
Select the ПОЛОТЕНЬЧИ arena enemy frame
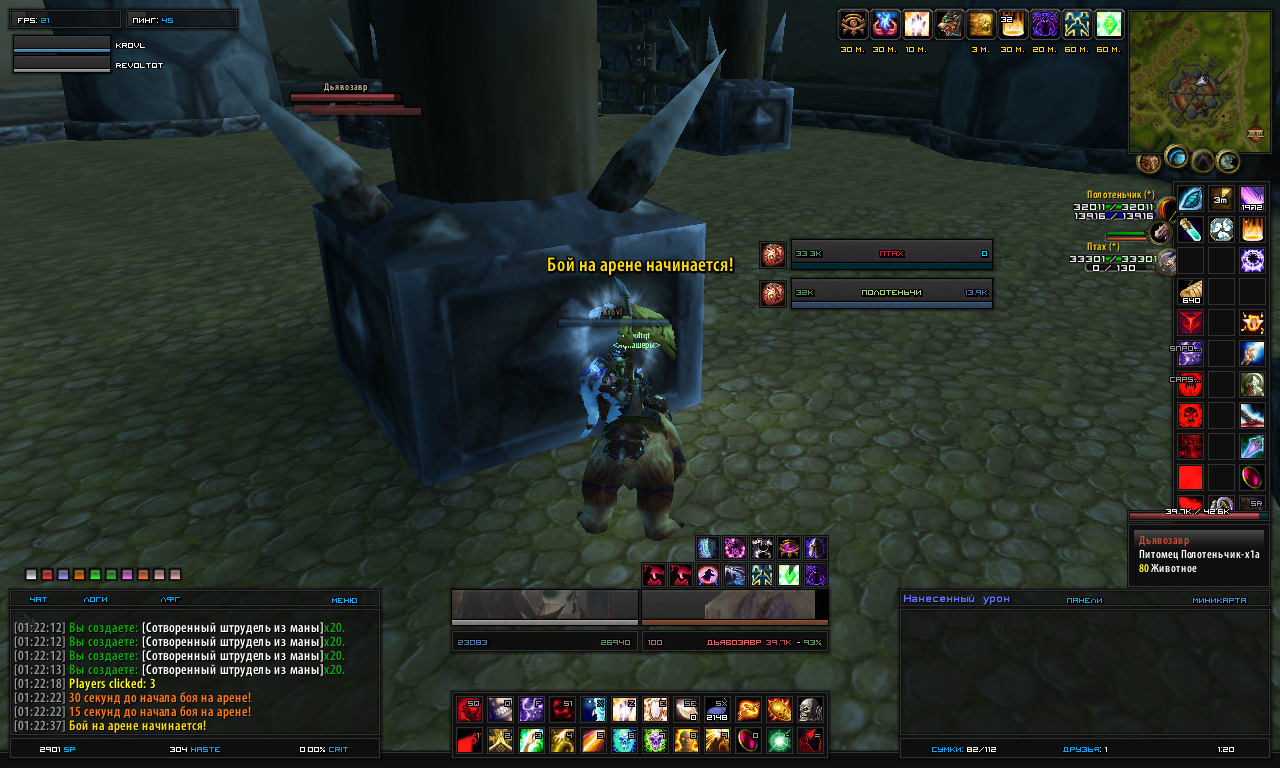tap(891, 293)
